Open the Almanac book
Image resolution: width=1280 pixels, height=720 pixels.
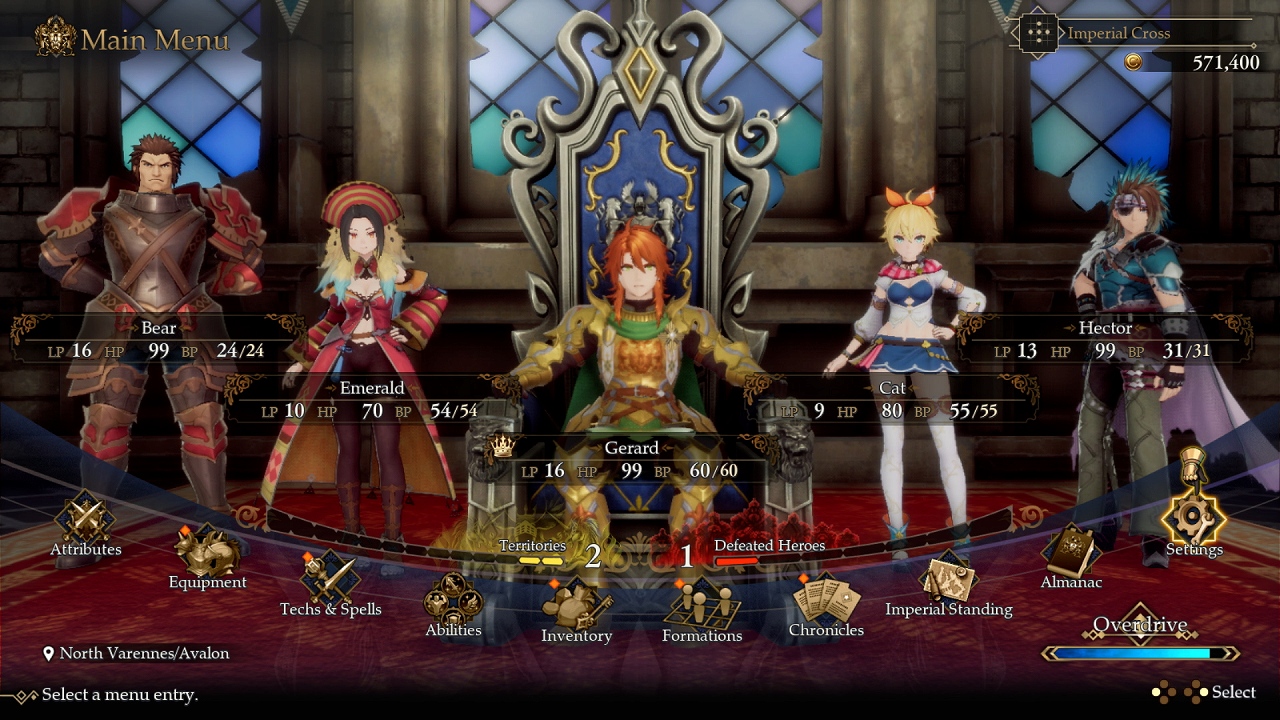[1071, 556]
